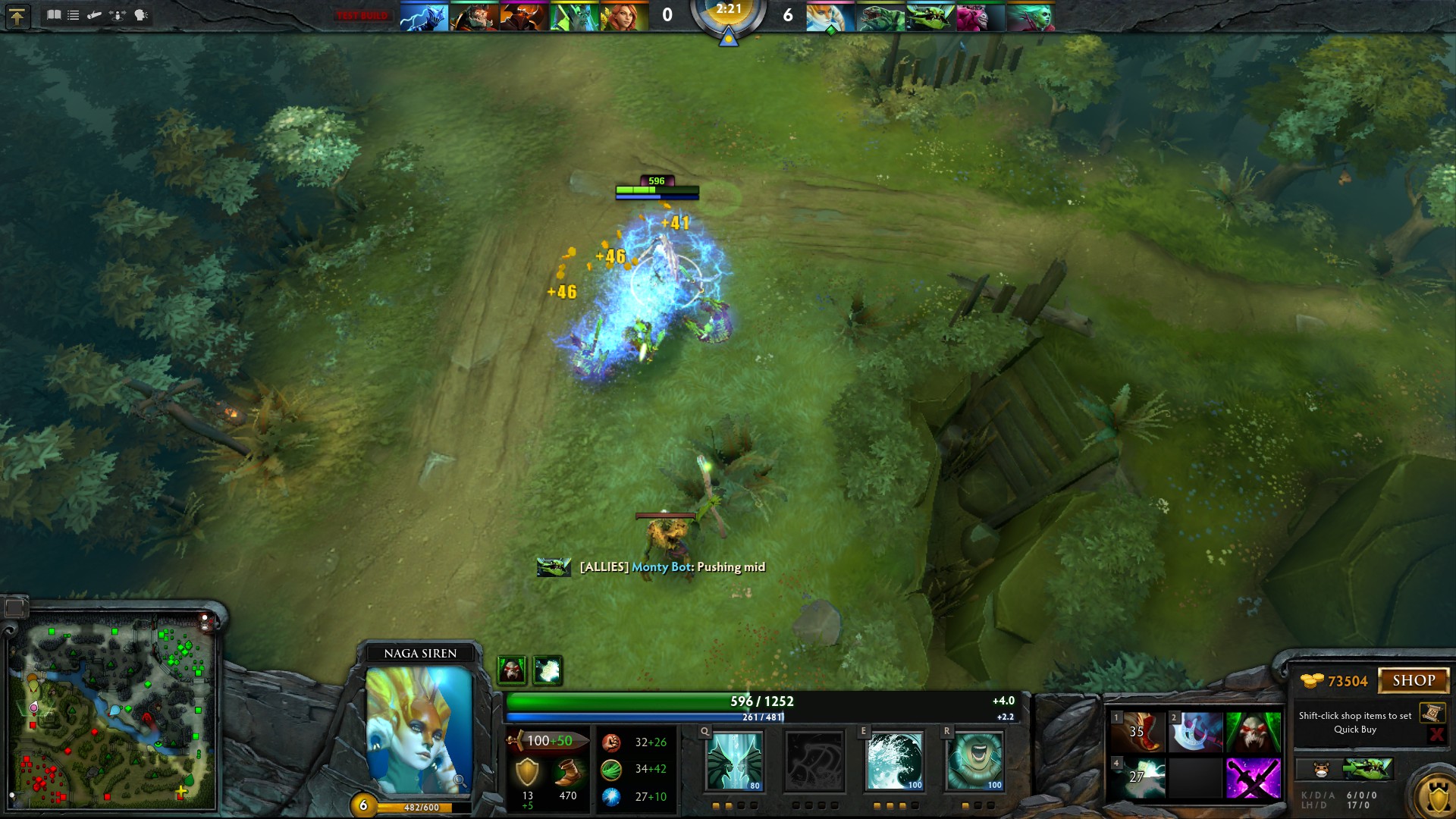Clear the Quick Buy with red X
The height and width of the screenshot is (819, 1456).
1436,734
